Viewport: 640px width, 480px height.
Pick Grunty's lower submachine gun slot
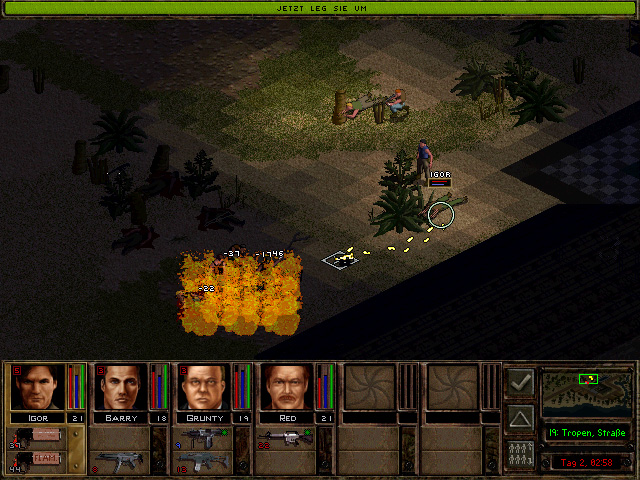(204, 461)
